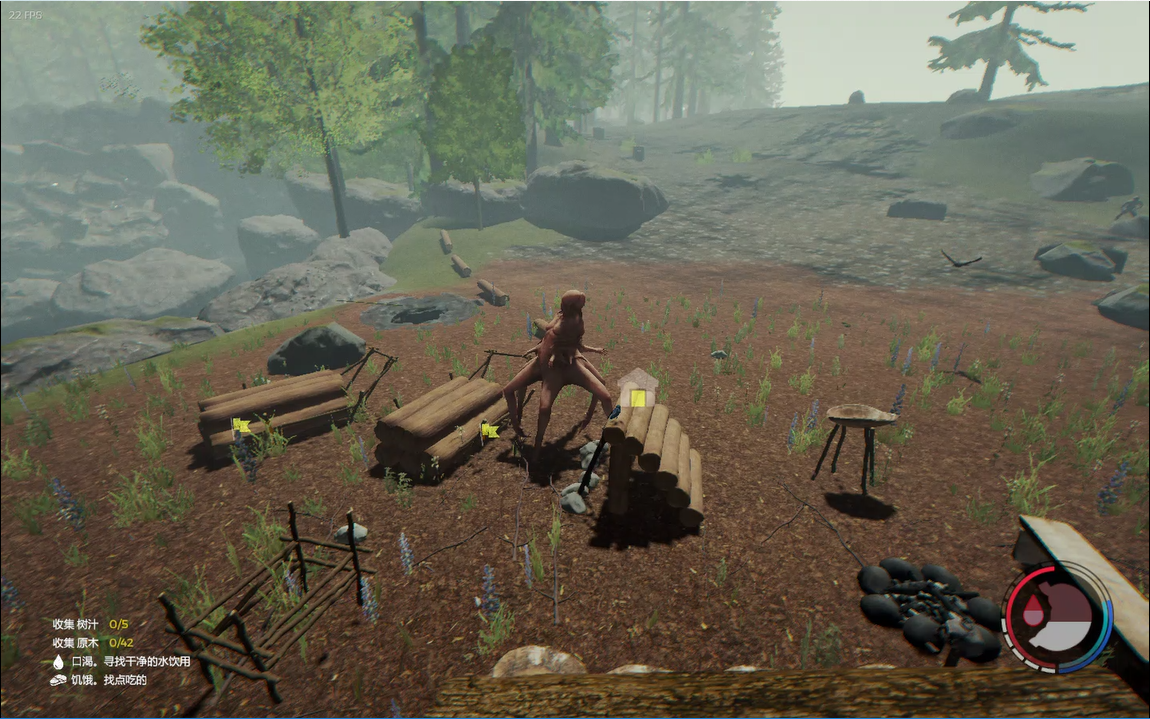Click the hunger warning food icon
Screen dimensions: 1150x719
(58, 680)
